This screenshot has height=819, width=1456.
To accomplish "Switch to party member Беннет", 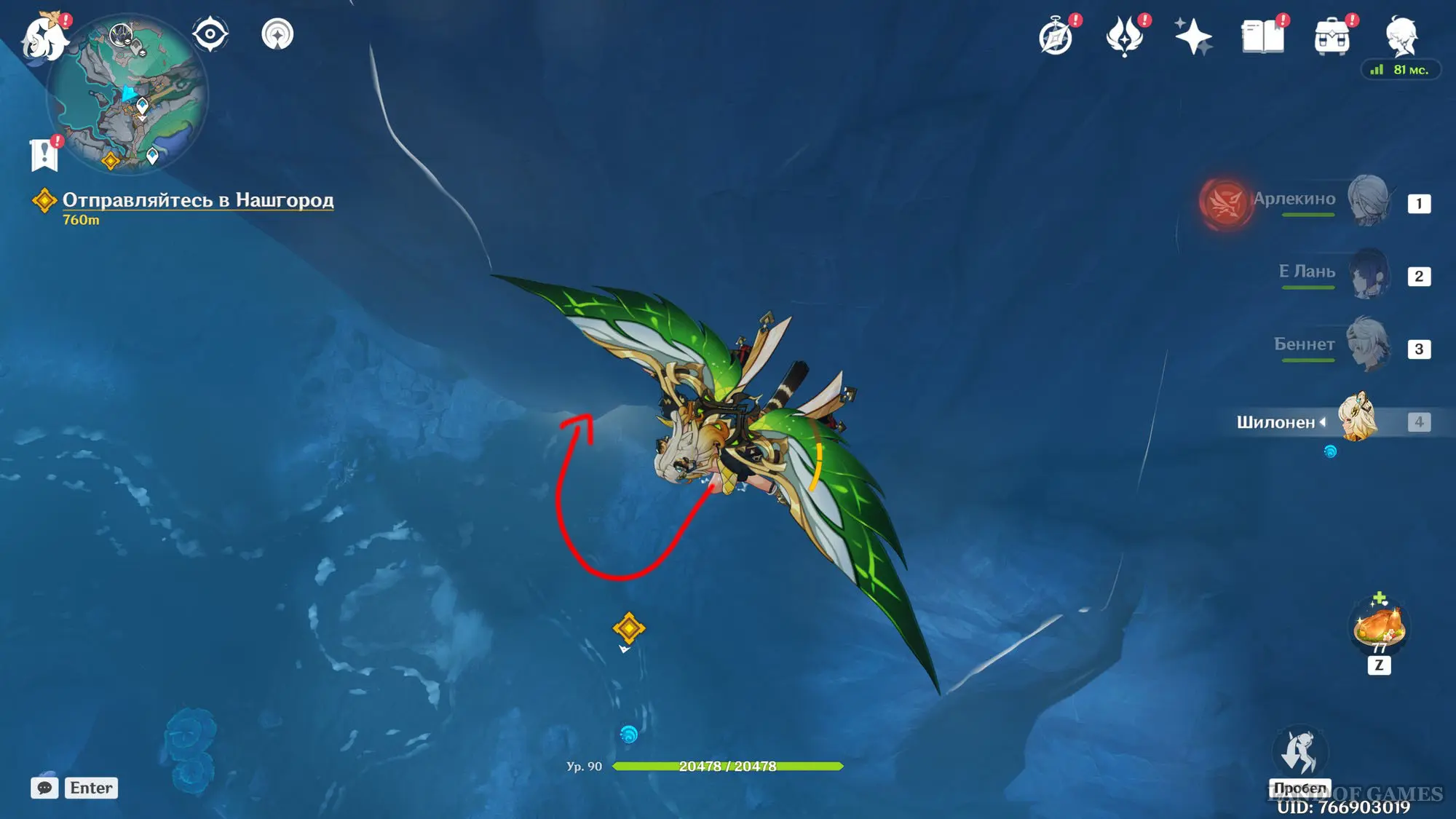I will [1369, 345].
